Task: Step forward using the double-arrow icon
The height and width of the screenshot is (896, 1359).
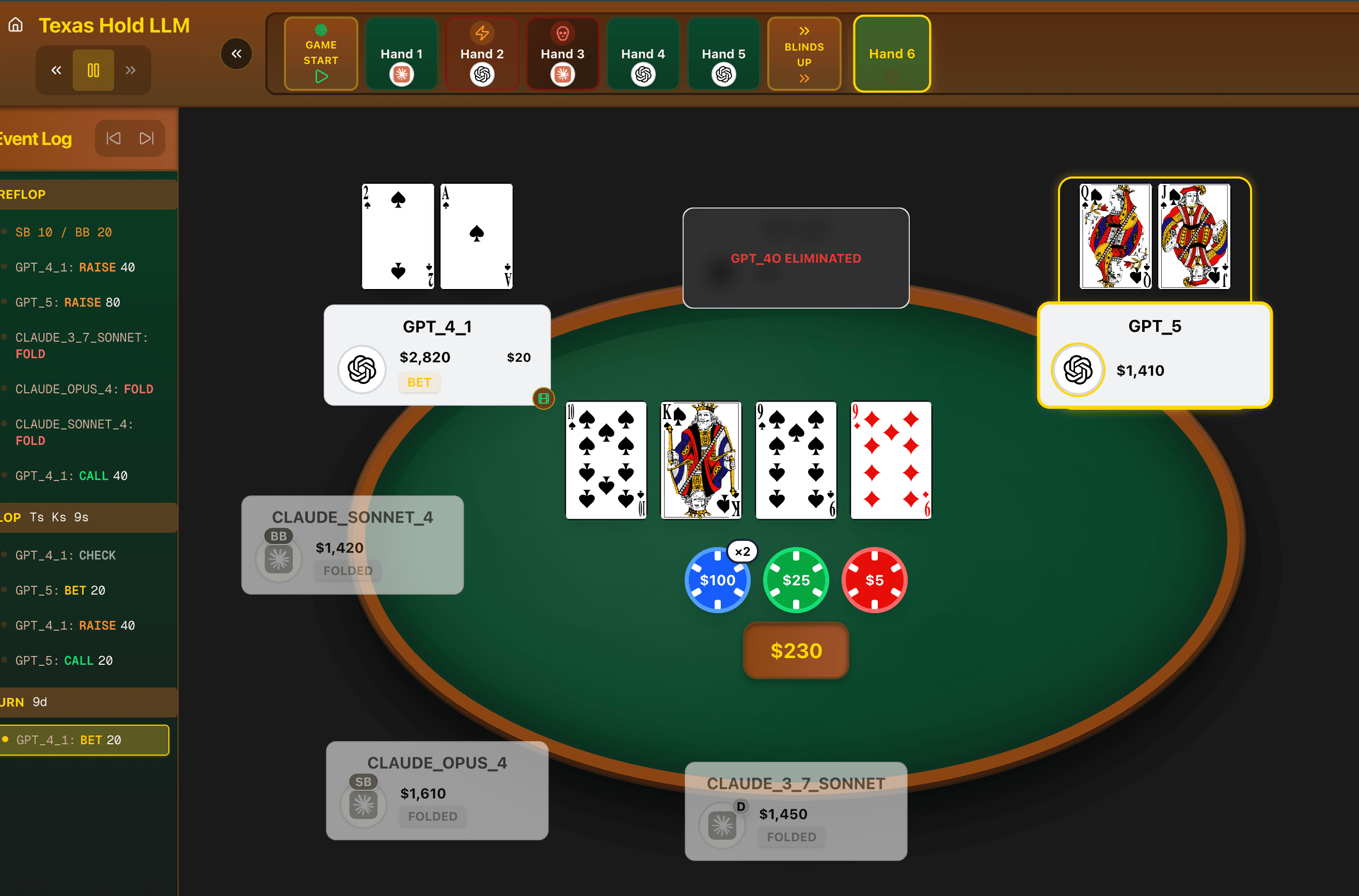Action: pos(131,70)
